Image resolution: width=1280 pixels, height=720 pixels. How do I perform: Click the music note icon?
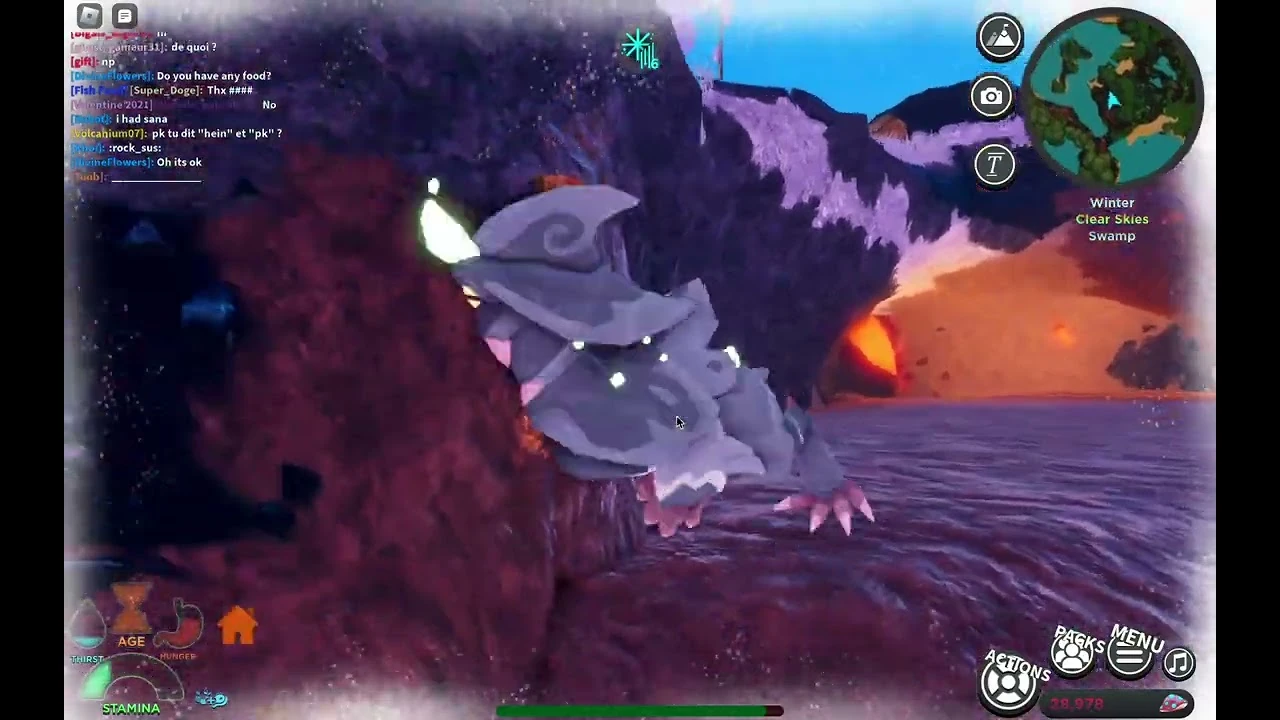click(x=1178, y=662)
